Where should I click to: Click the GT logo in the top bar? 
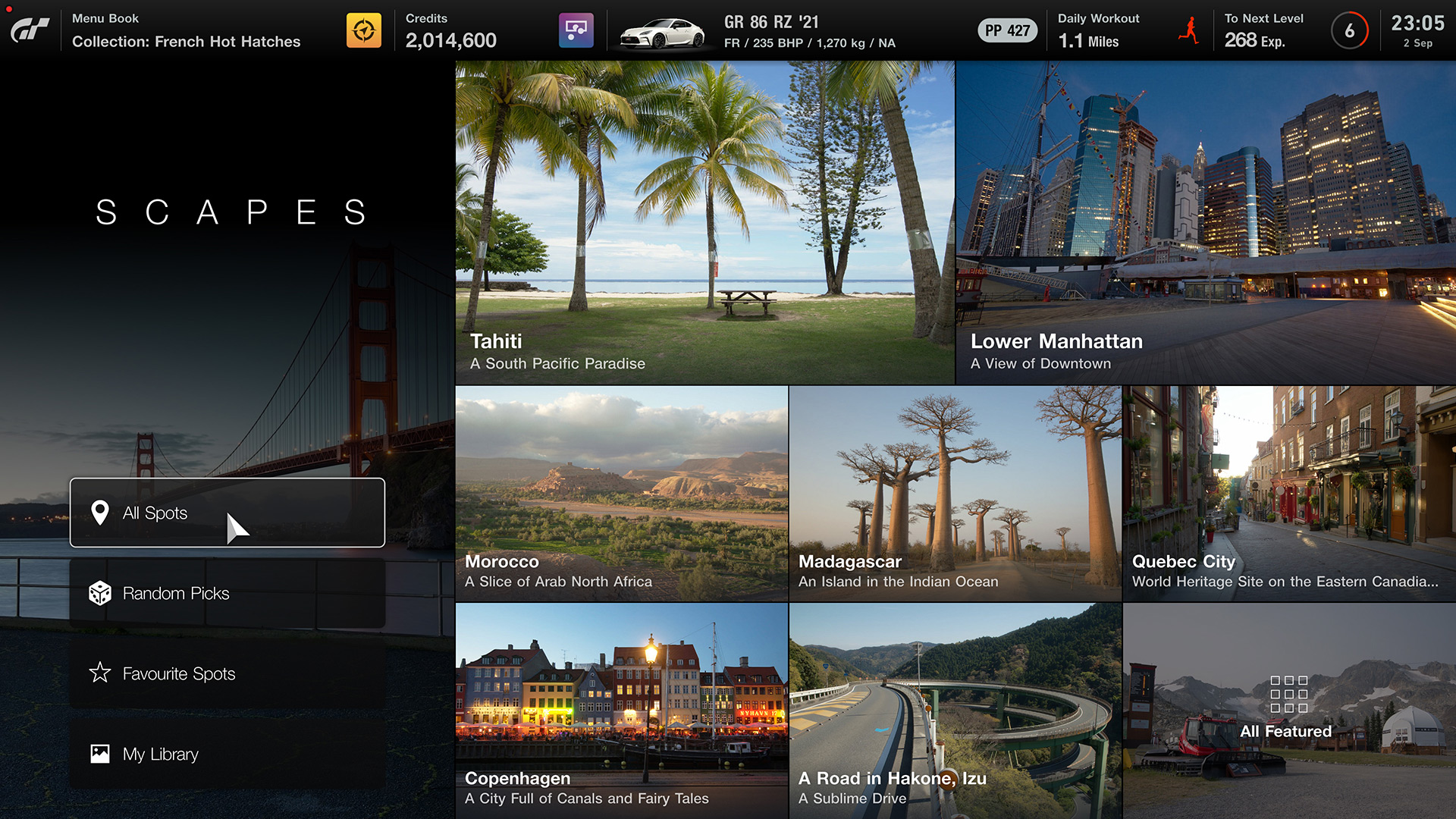29,29
